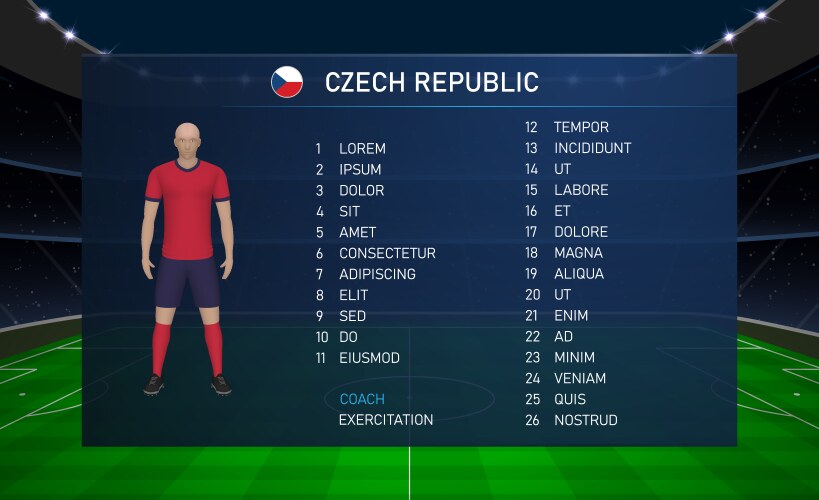Select player 23 MINIM
The height and width of the screenshot is (500, 819).
click(574, 358)
